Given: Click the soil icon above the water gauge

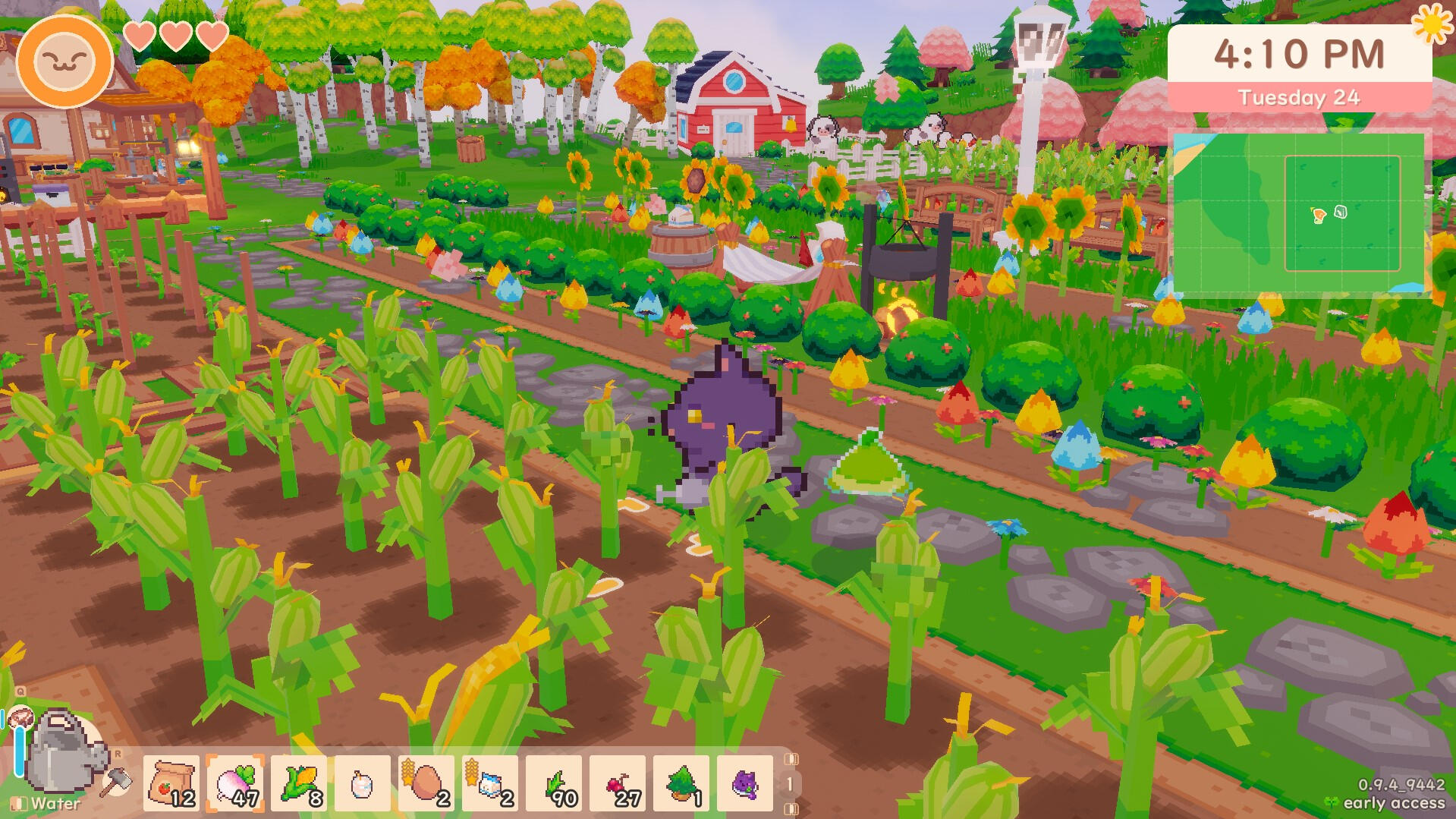Looking at the screenshot, I should point(20,717).
